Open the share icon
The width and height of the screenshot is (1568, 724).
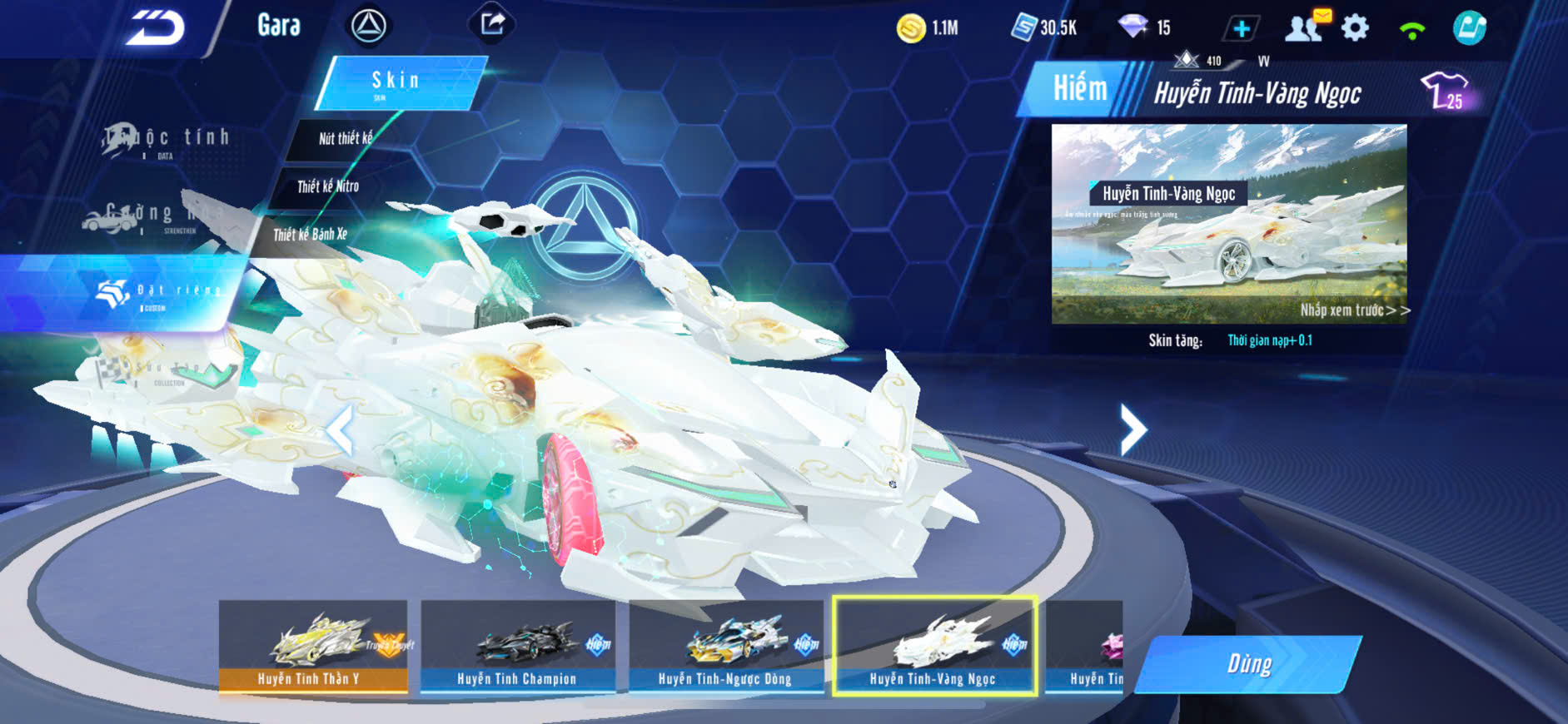point(492,24)
